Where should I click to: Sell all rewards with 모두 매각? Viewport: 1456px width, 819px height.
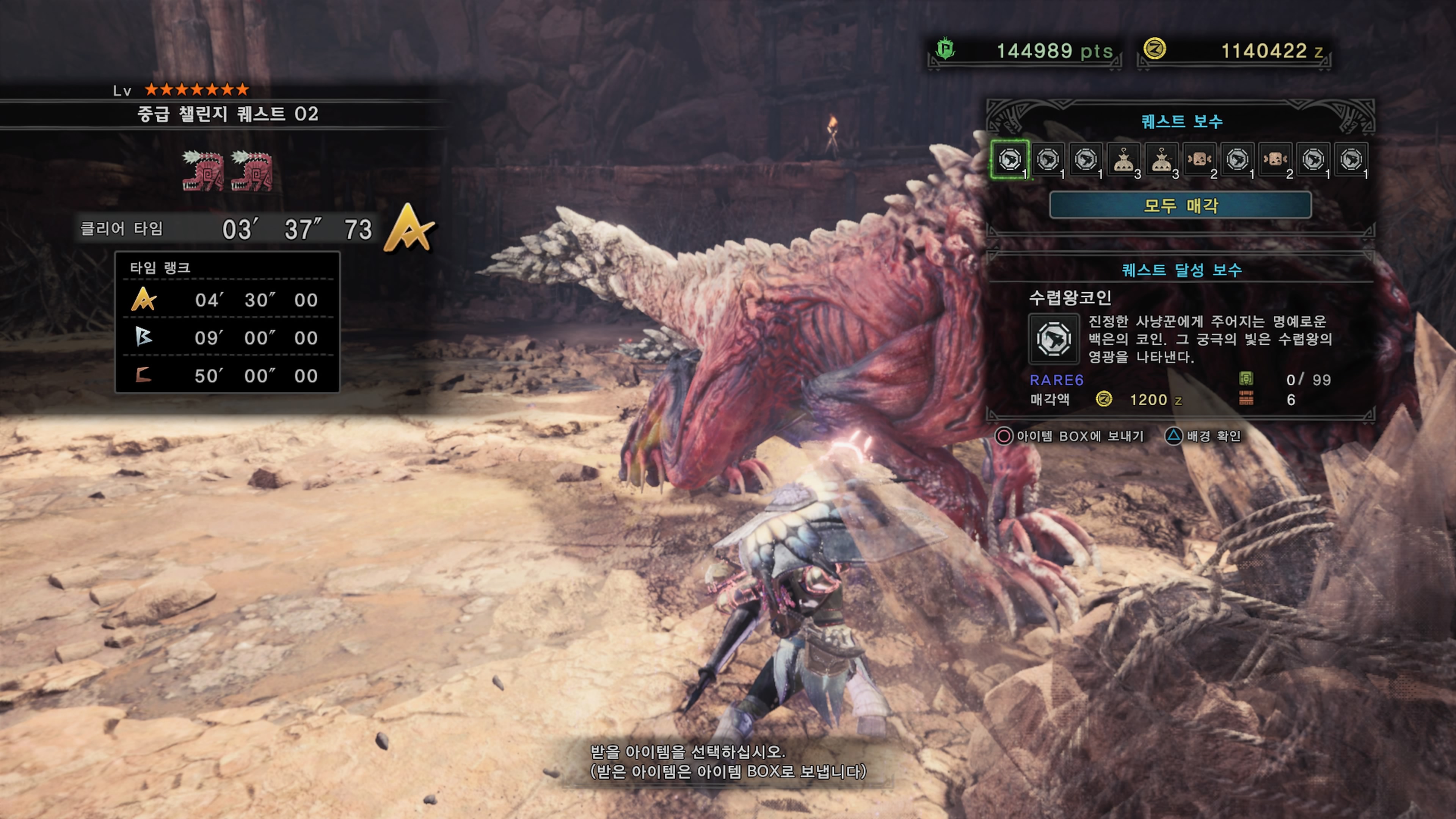tap(1180, 205)
